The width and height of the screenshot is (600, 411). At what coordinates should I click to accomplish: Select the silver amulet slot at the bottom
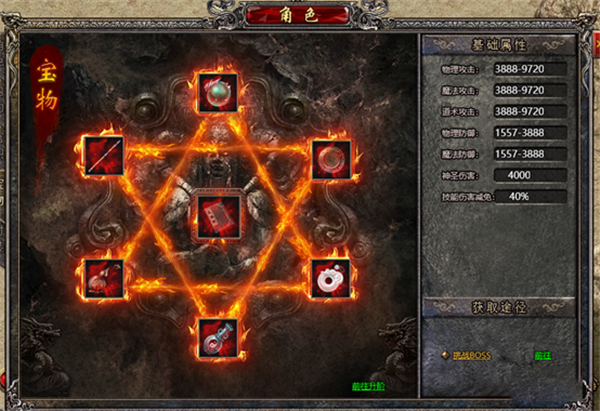(x=217, y=338)
